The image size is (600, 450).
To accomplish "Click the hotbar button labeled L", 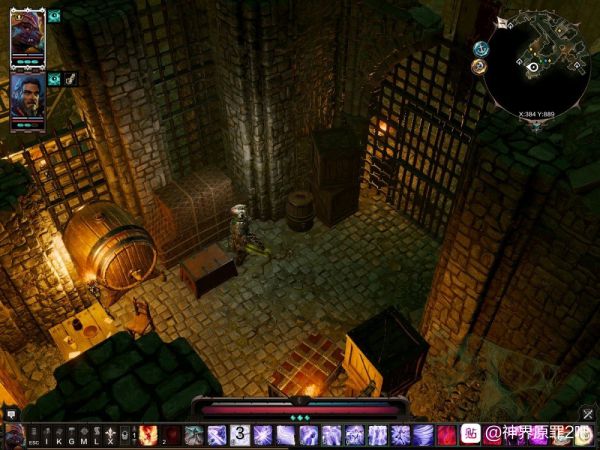I will coord(96,436).
